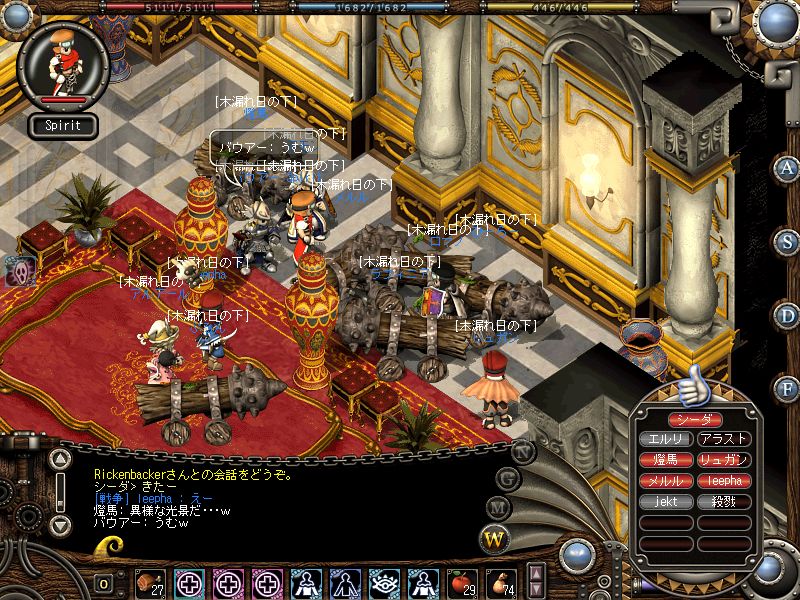The image size is (800, 600).
Task: Switch chat to the G channel button
Action: (508, 477)
